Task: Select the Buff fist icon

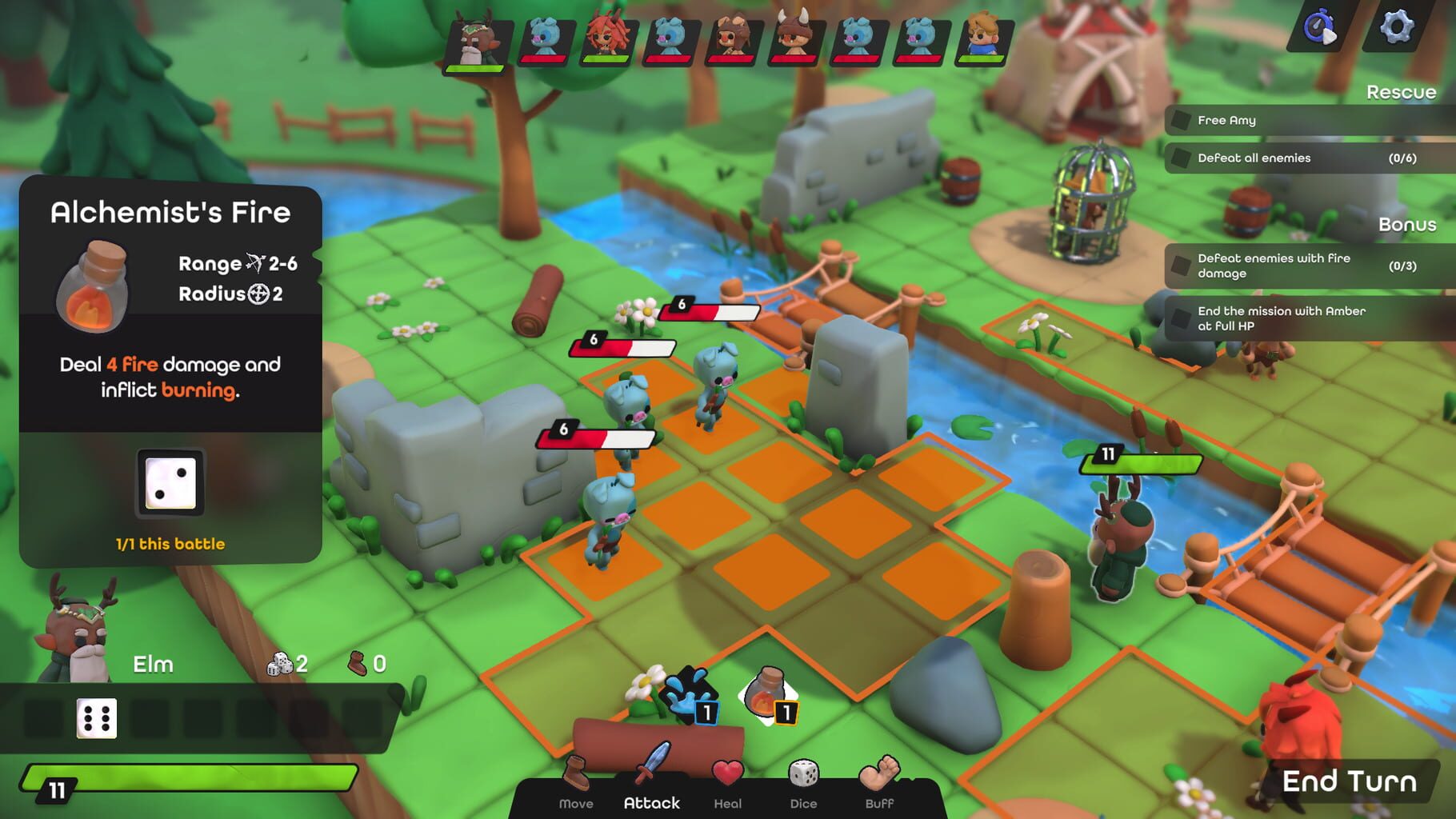Action: coord(879,773)
